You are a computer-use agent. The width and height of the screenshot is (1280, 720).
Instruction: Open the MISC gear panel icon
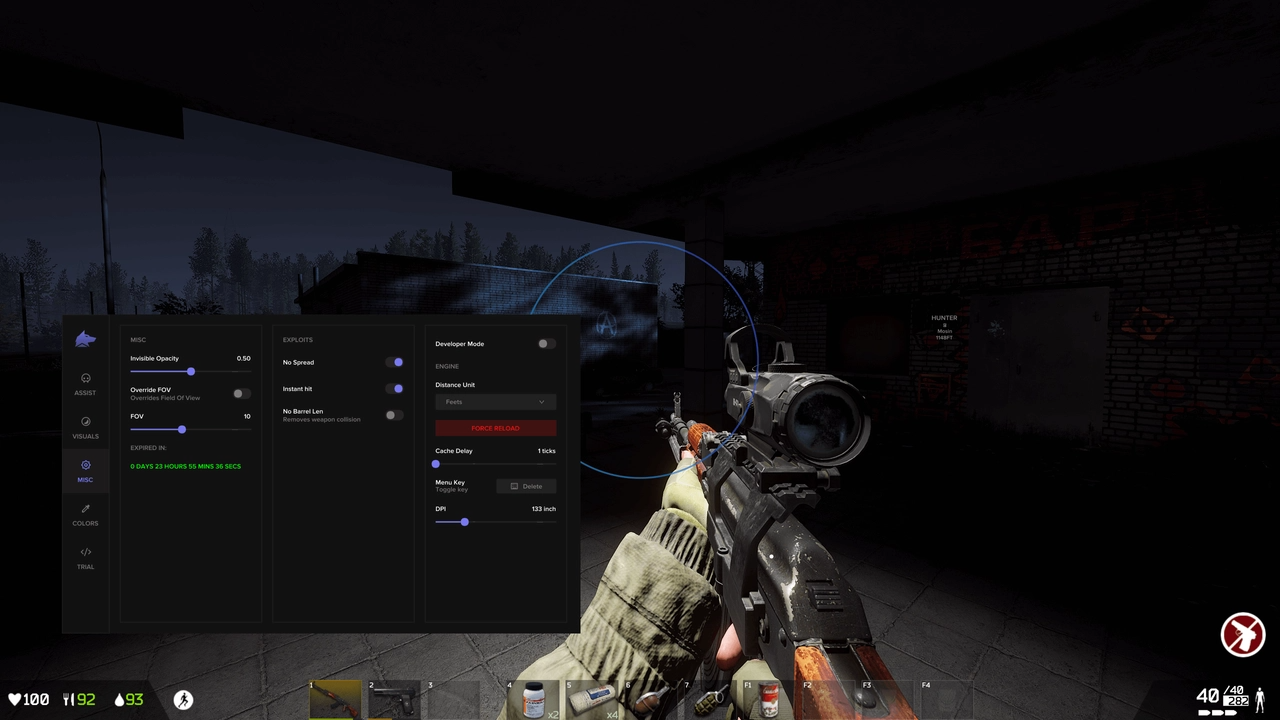85,466
